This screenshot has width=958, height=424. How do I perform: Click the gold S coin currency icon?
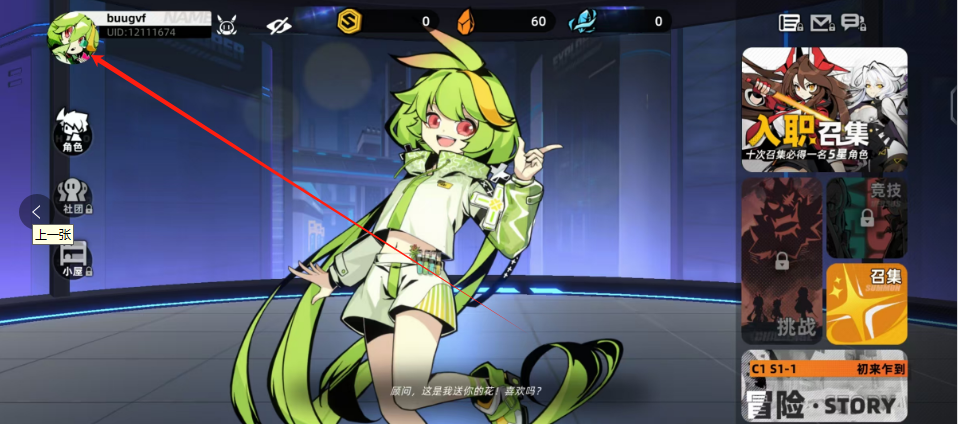pos(349,21)
